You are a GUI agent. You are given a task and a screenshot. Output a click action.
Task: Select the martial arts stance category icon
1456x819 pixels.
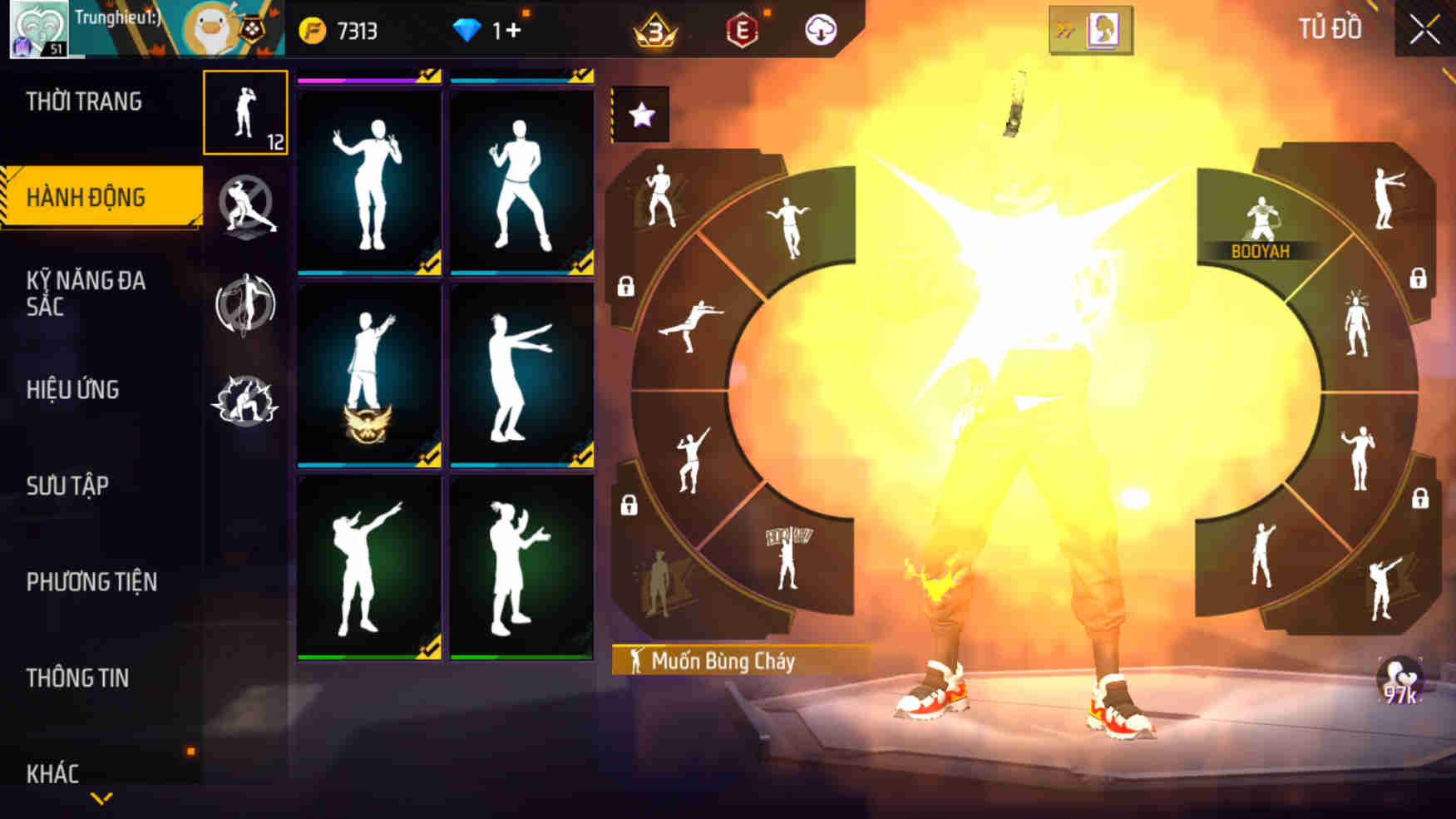coord(244,207)
